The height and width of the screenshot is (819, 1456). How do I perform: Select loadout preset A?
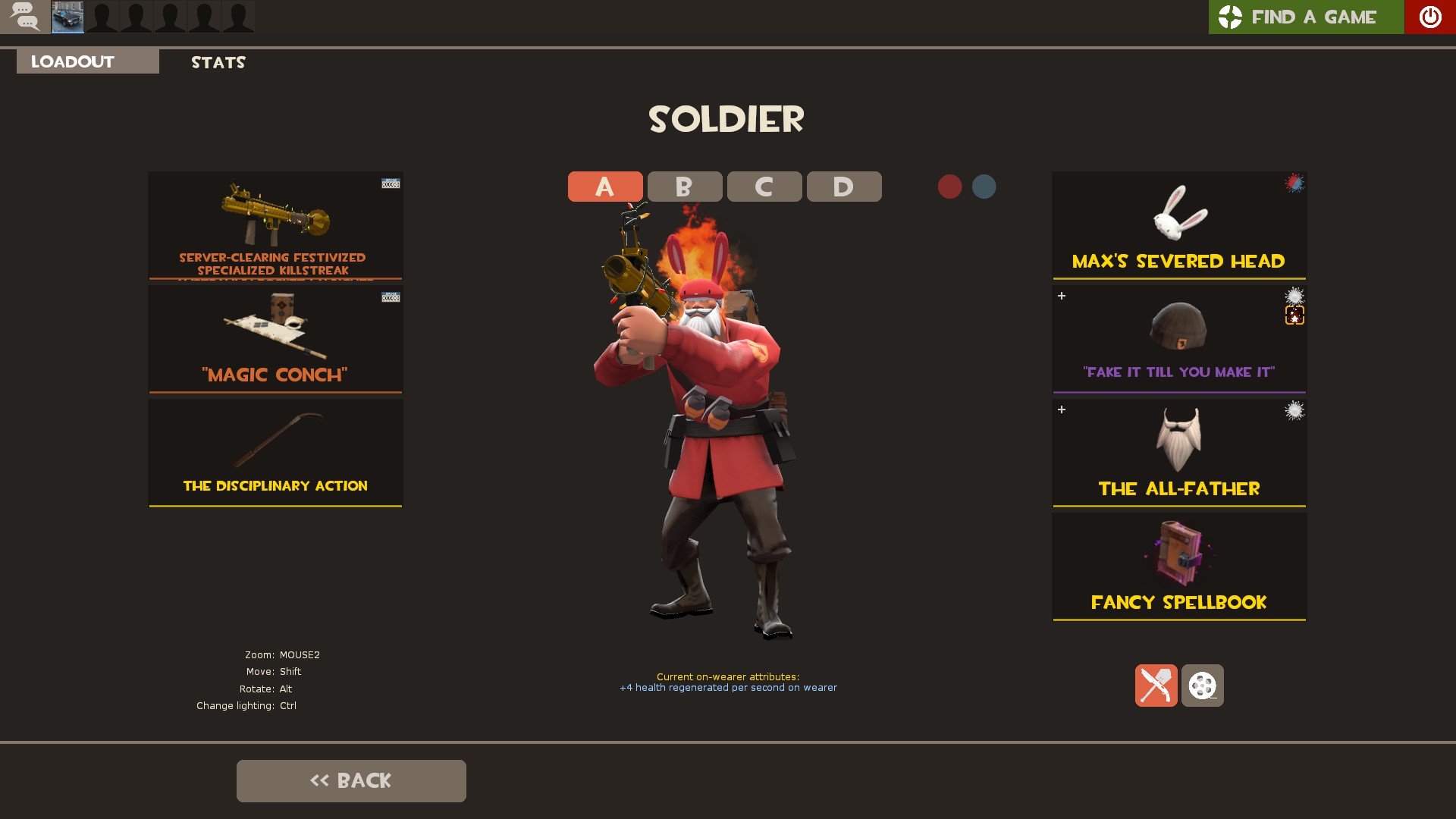pos(604,187)
